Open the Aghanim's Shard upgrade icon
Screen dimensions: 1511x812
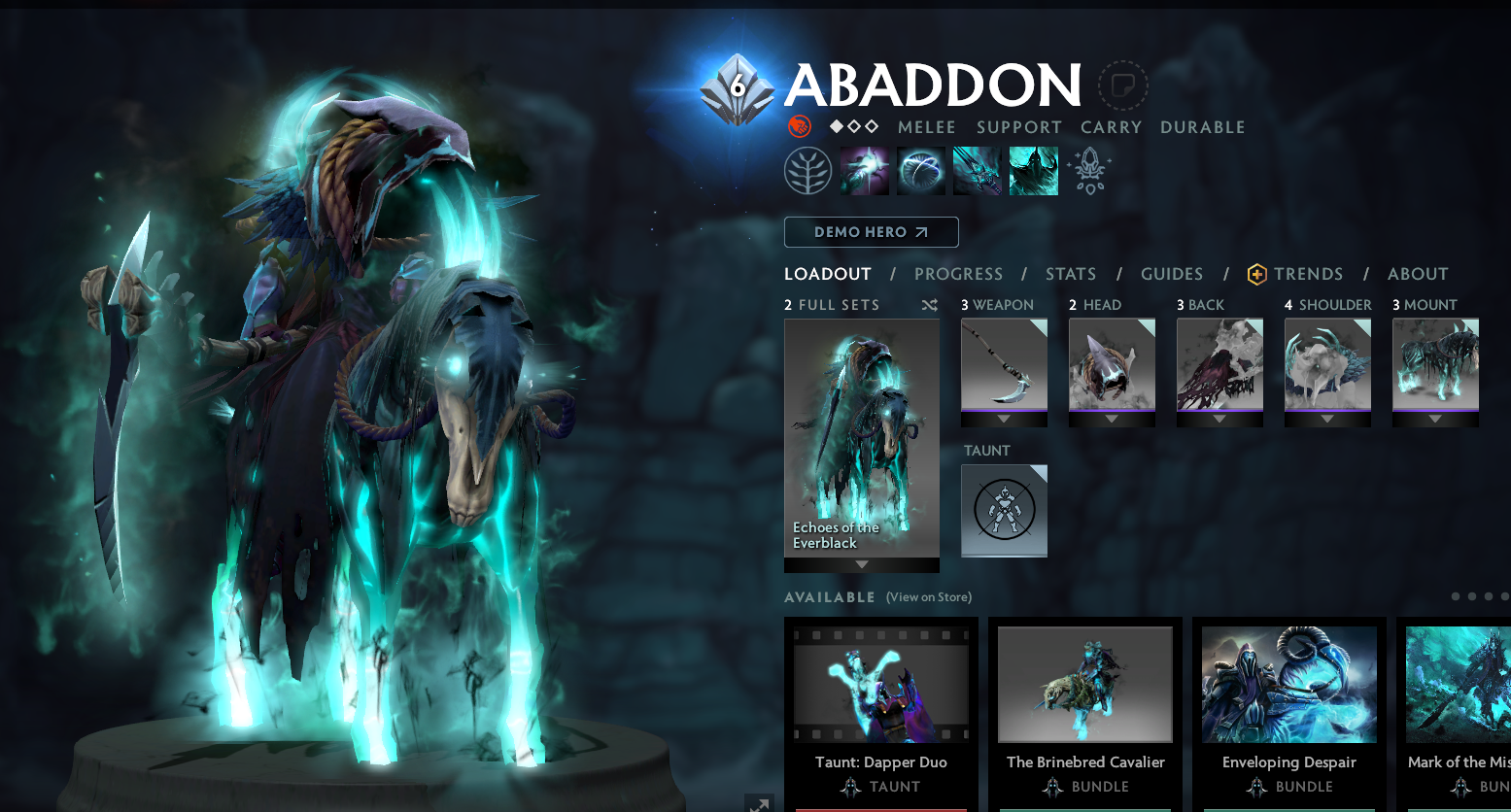tap(1088, 169)
